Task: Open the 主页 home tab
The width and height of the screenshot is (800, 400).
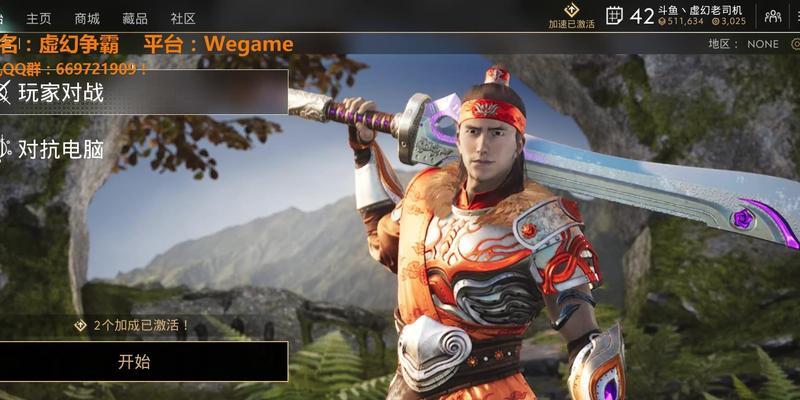Action: (x=39, y=18)
